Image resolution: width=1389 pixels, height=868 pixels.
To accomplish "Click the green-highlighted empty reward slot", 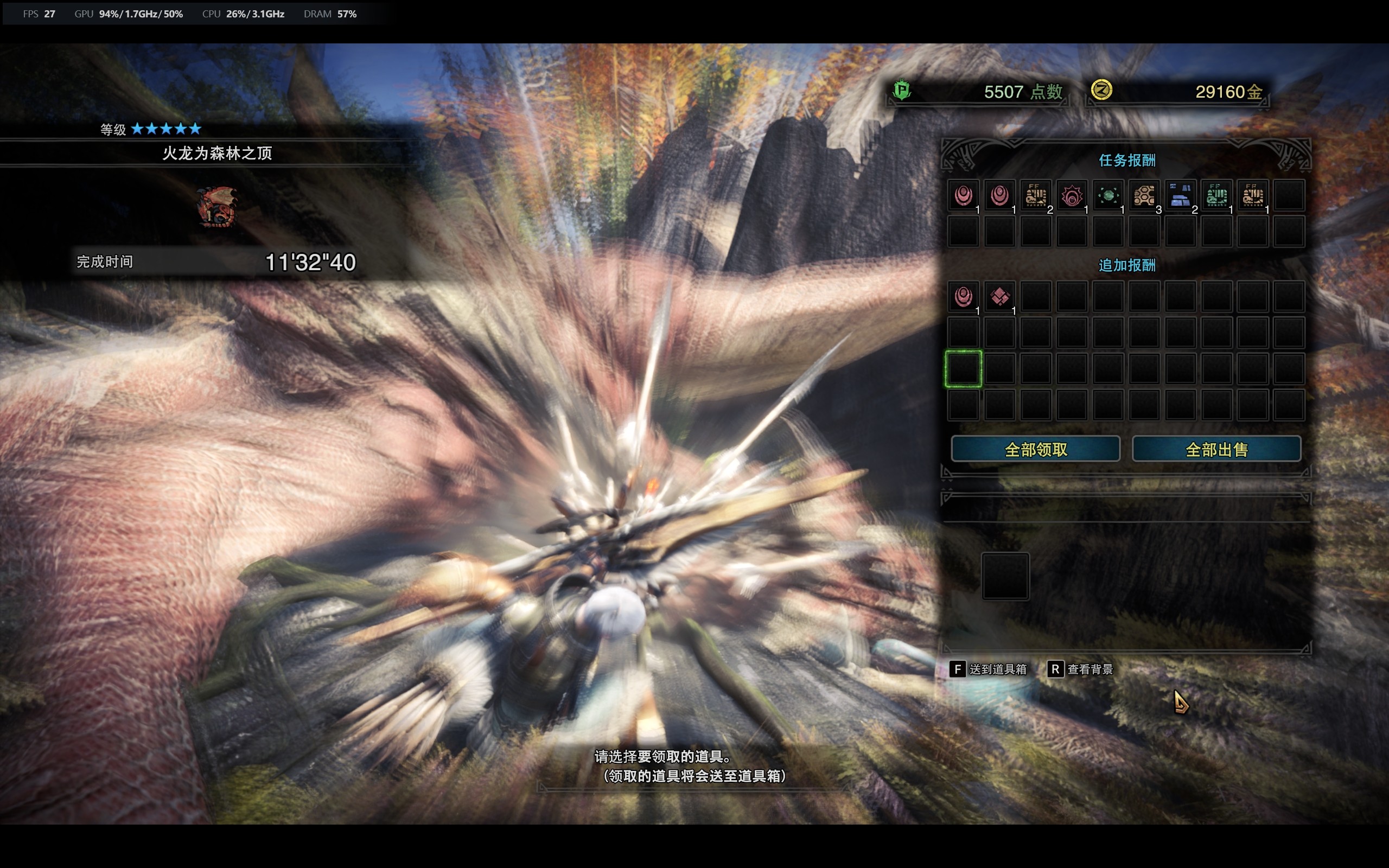I will coord(964,368).
